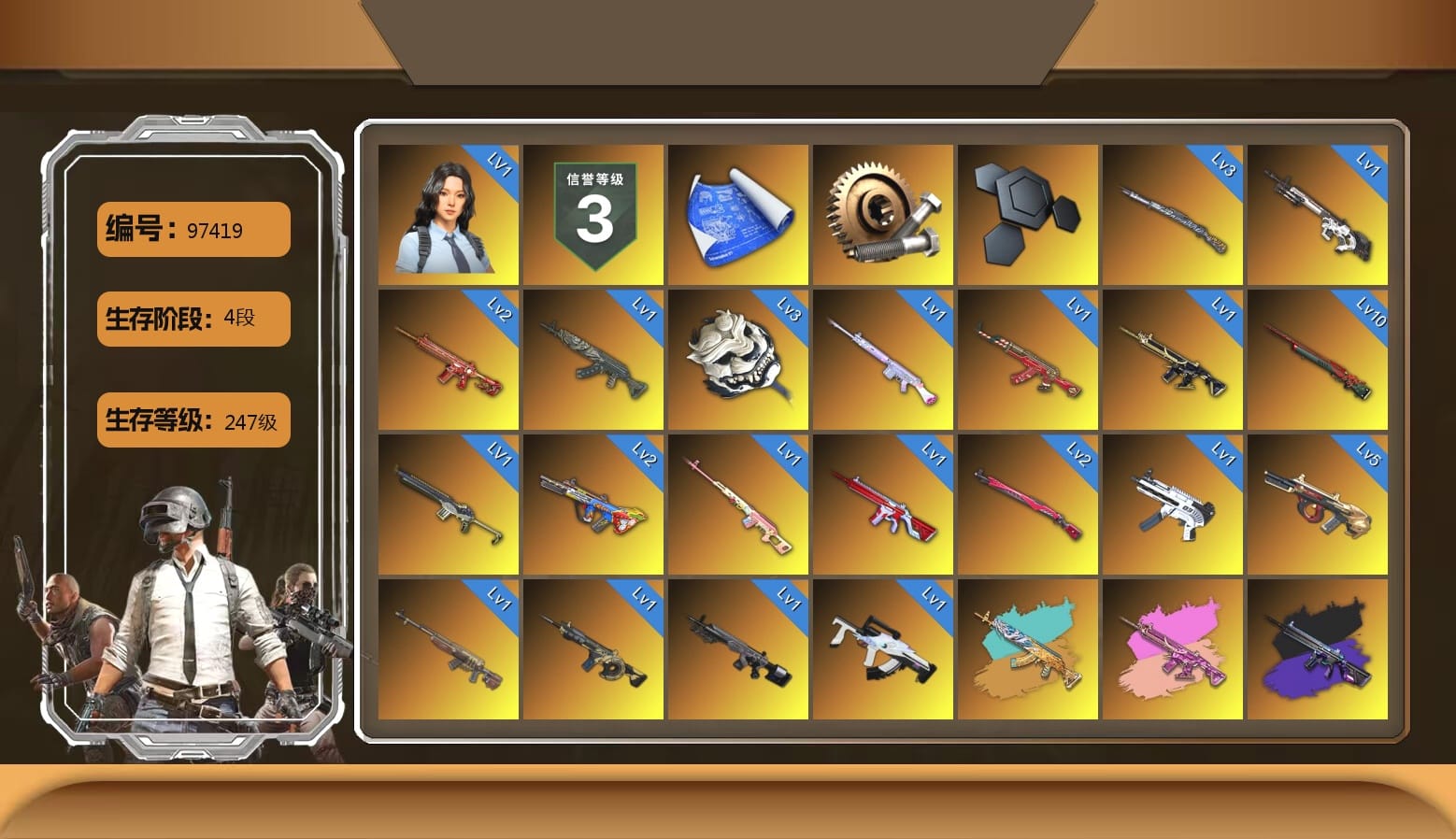The width and height of the screenshot is (1456, 839).
Task: Select the LV10 dark red sniper rifle skin
Action: (x=1320, y=358)
